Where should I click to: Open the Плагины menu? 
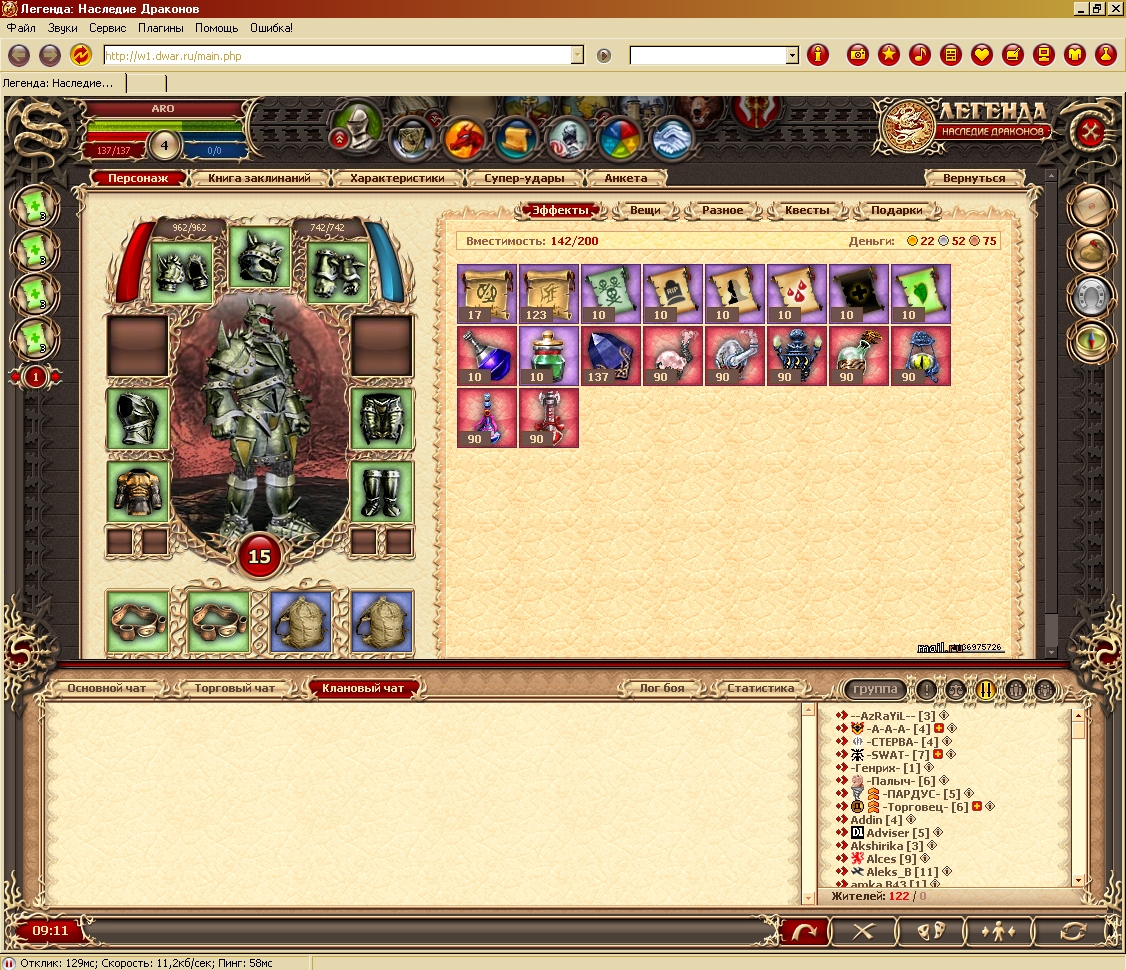coord(161,28)
